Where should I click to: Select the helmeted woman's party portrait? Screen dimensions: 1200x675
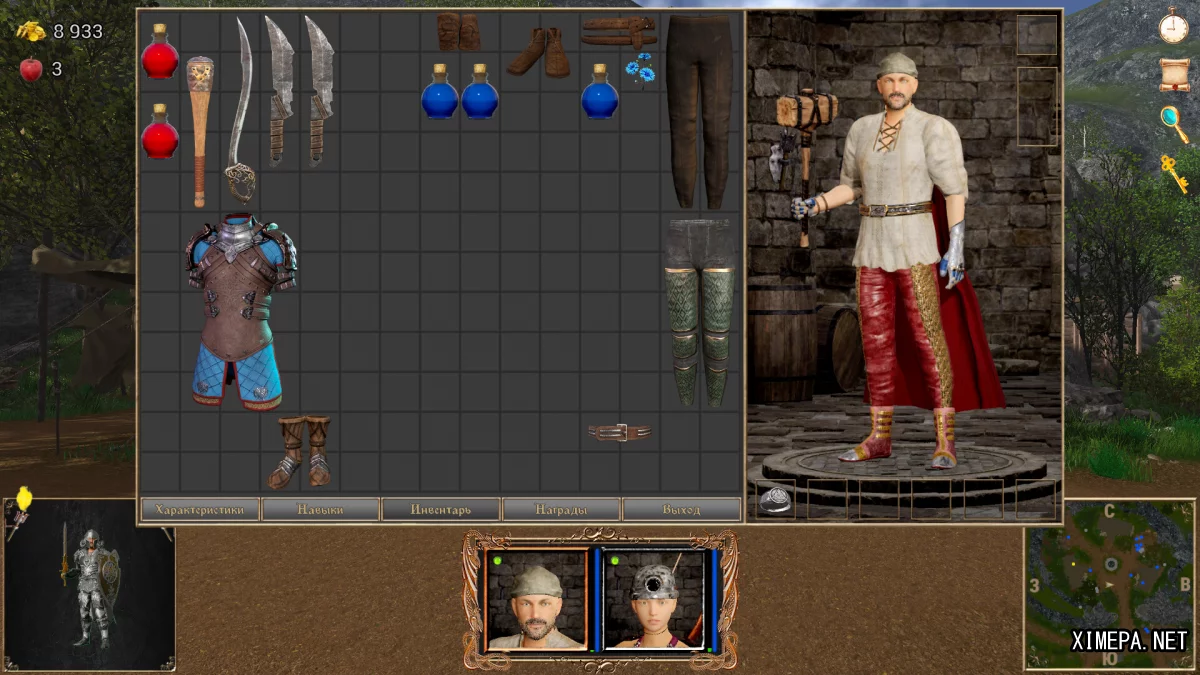pyautogui.click(x=654, y=599)
